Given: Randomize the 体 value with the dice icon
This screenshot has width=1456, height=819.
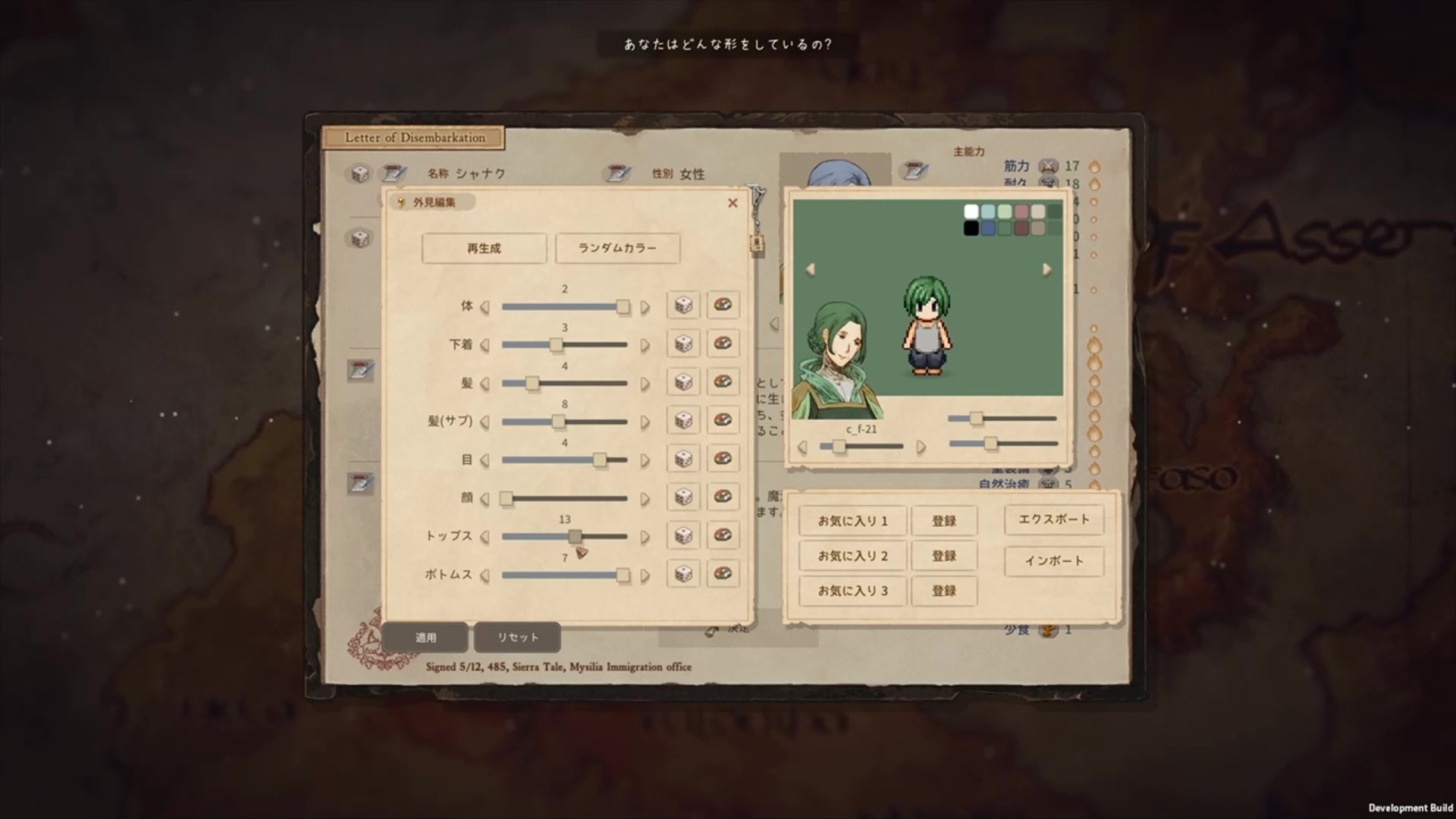Looking at the screenshot, I should 682,306.
